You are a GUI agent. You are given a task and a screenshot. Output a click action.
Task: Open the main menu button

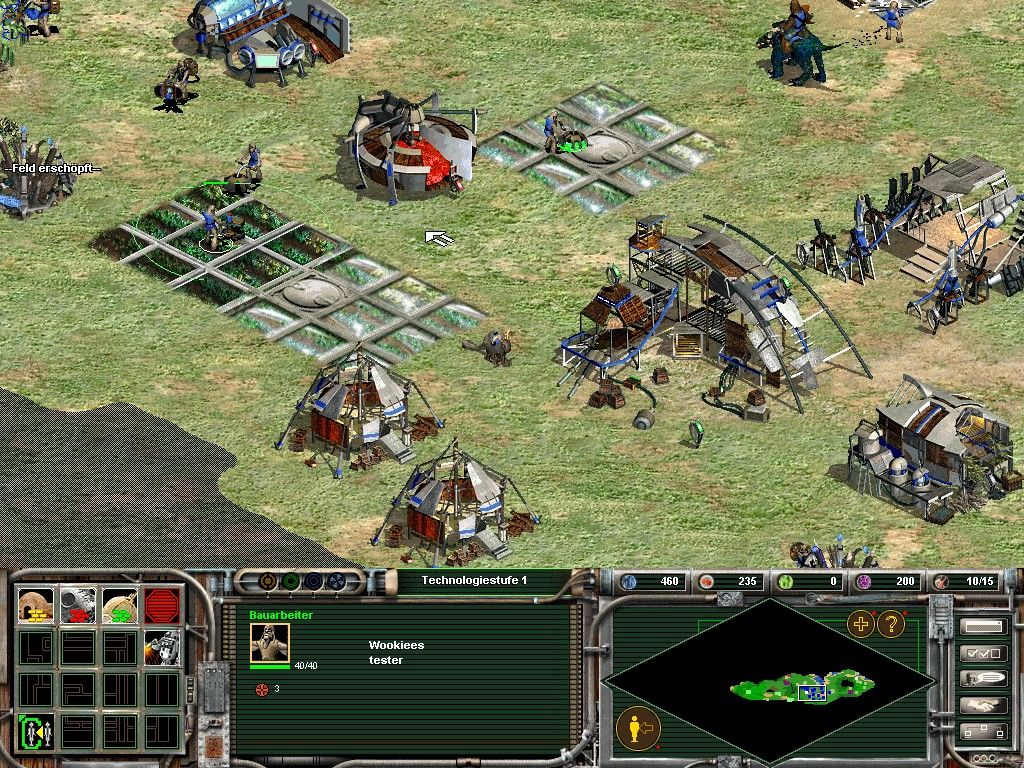[x=982, y=627]
